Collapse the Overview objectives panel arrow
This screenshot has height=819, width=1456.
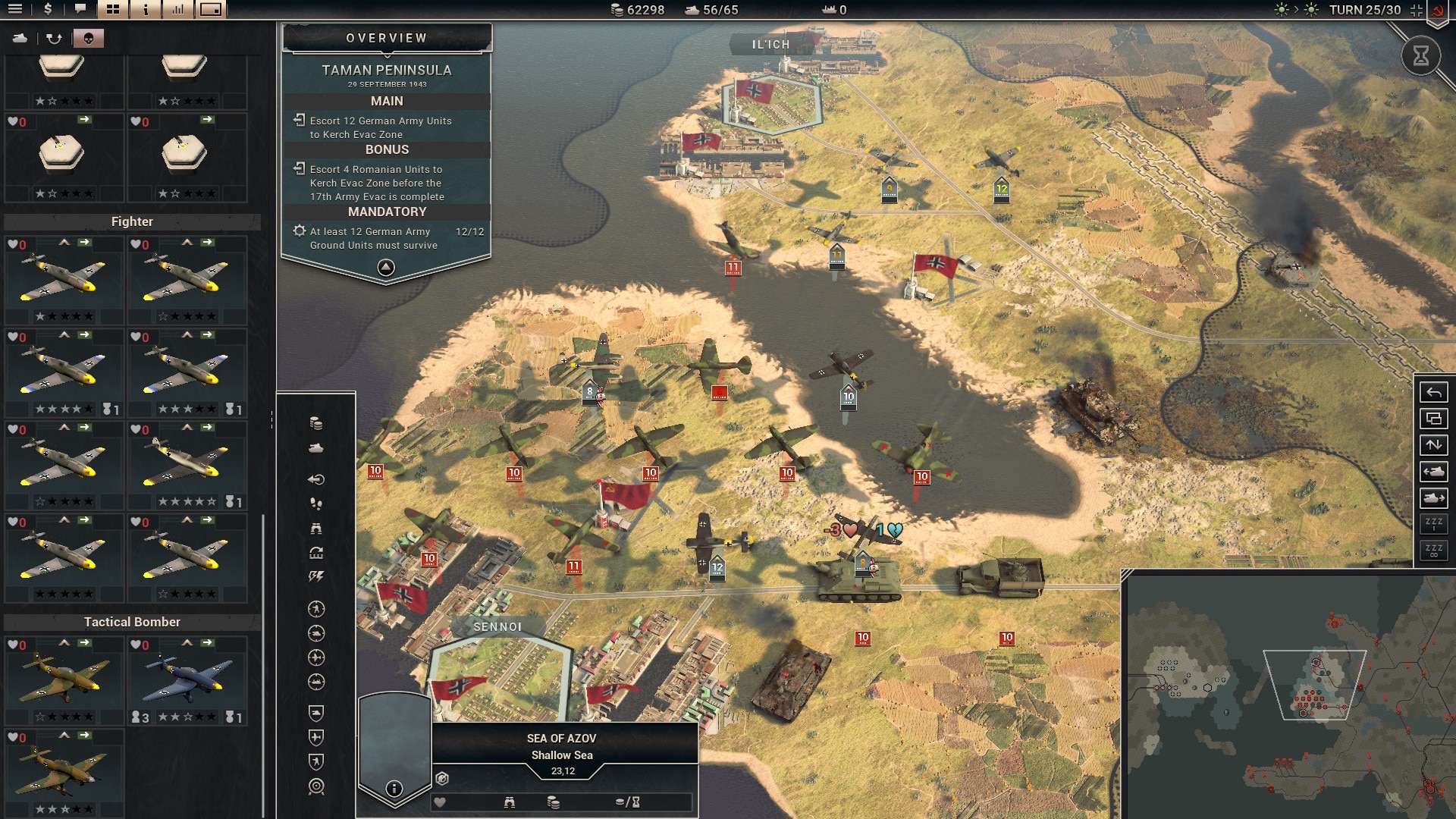pos(386,267)
